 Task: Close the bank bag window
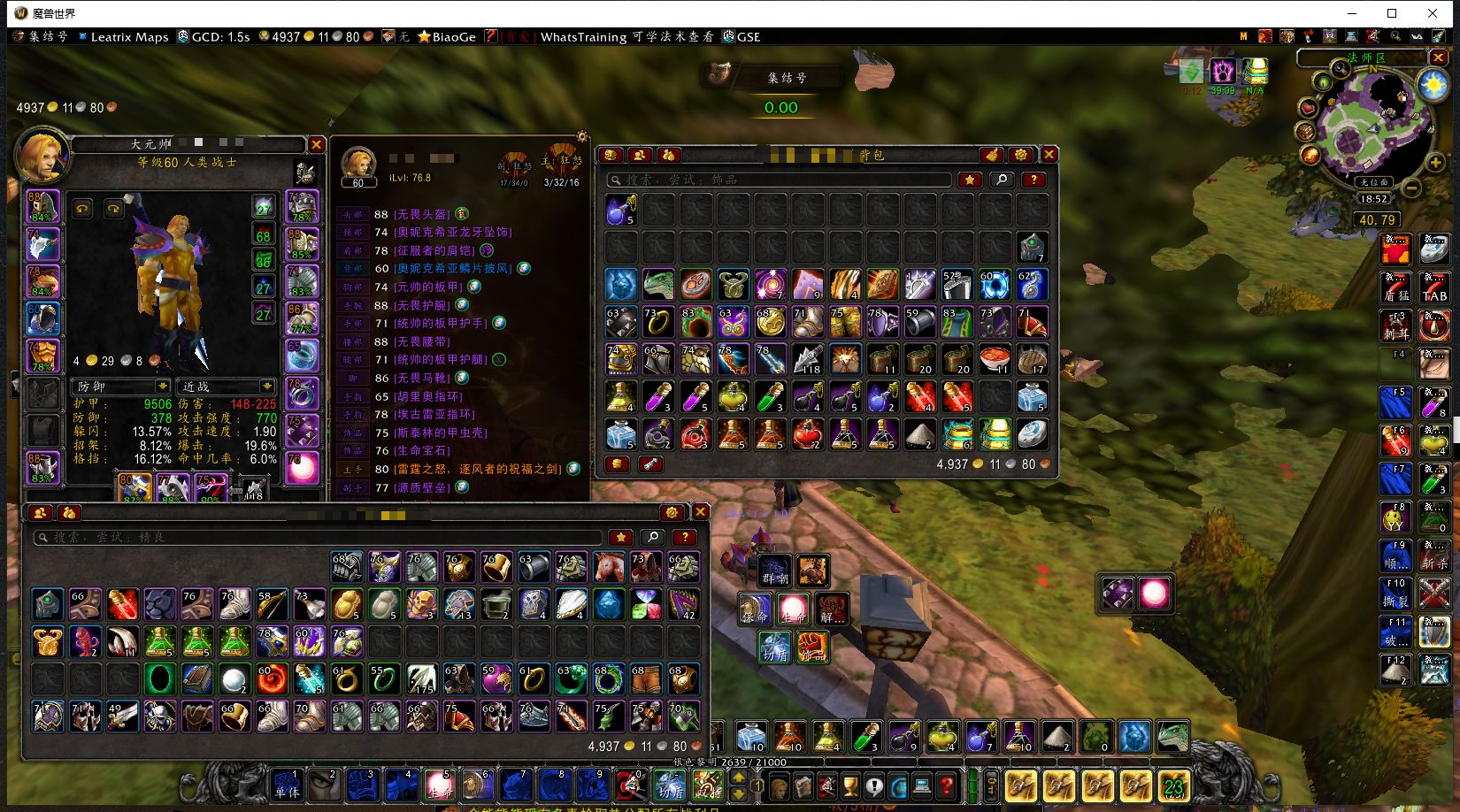click(700, 512)
